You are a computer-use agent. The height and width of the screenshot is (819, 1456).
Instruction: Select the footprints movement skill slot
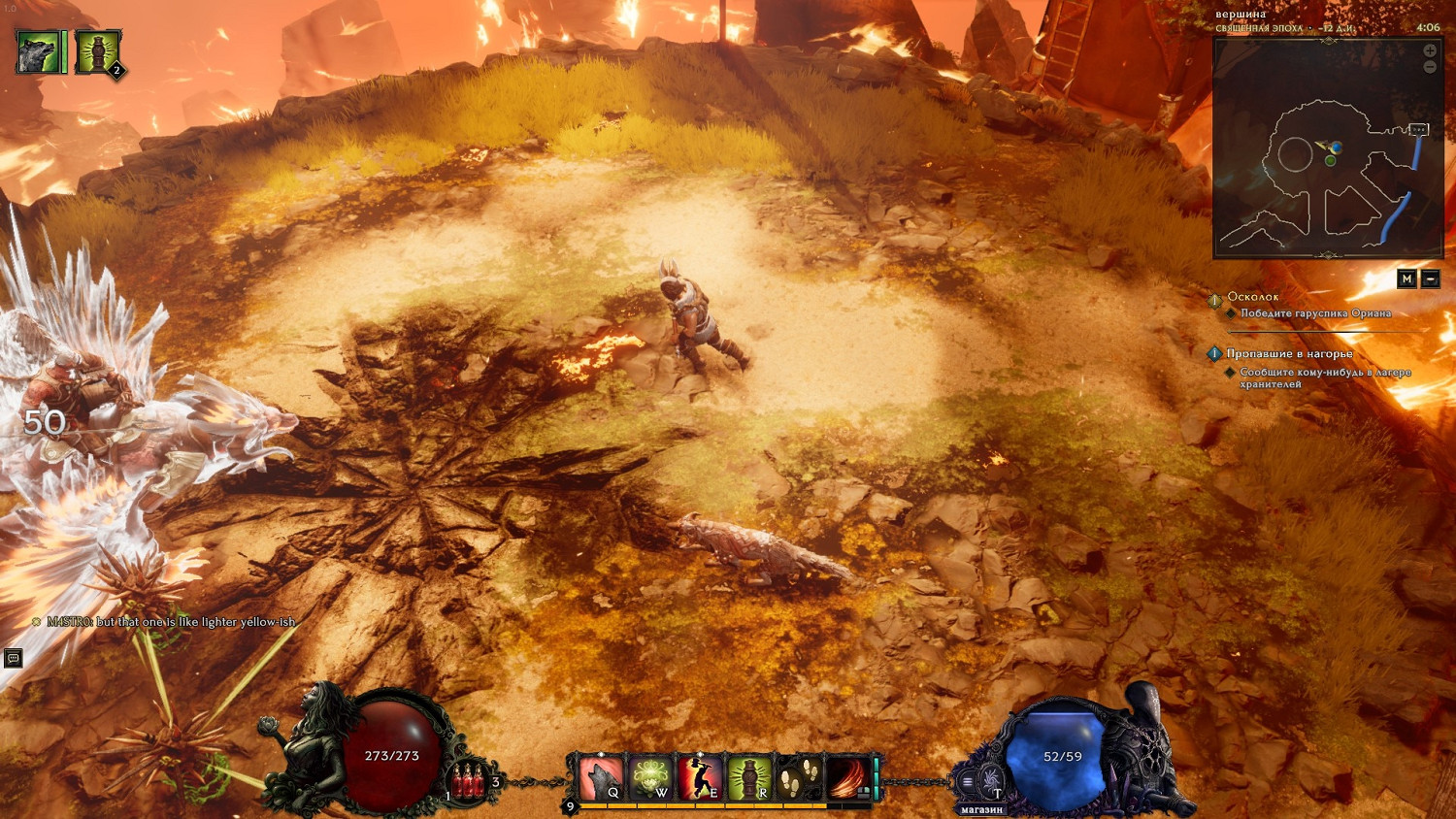(x=800, y=777)
